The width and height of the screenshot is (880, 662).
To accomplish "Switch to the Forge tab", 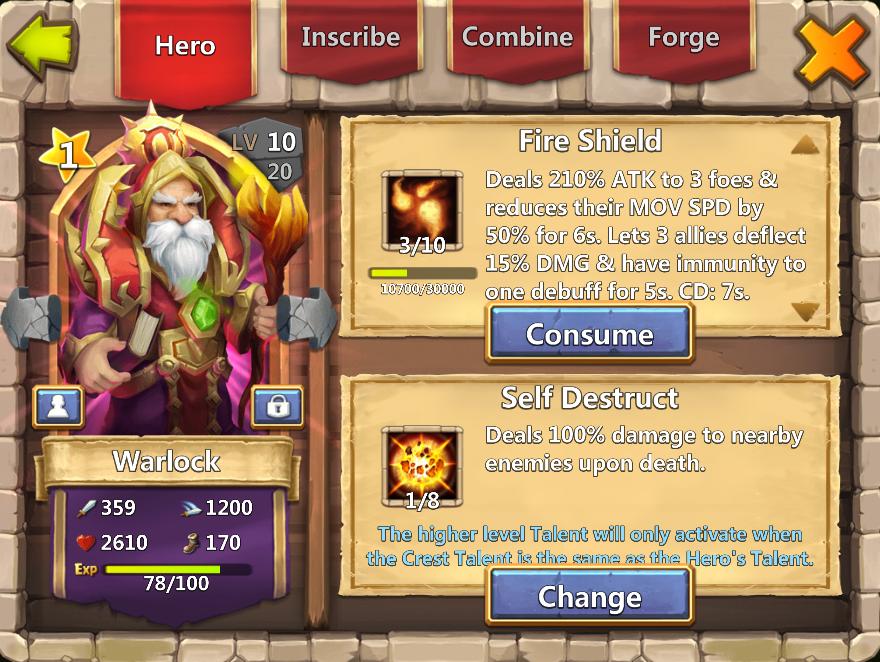I will (x=683, y=38).
